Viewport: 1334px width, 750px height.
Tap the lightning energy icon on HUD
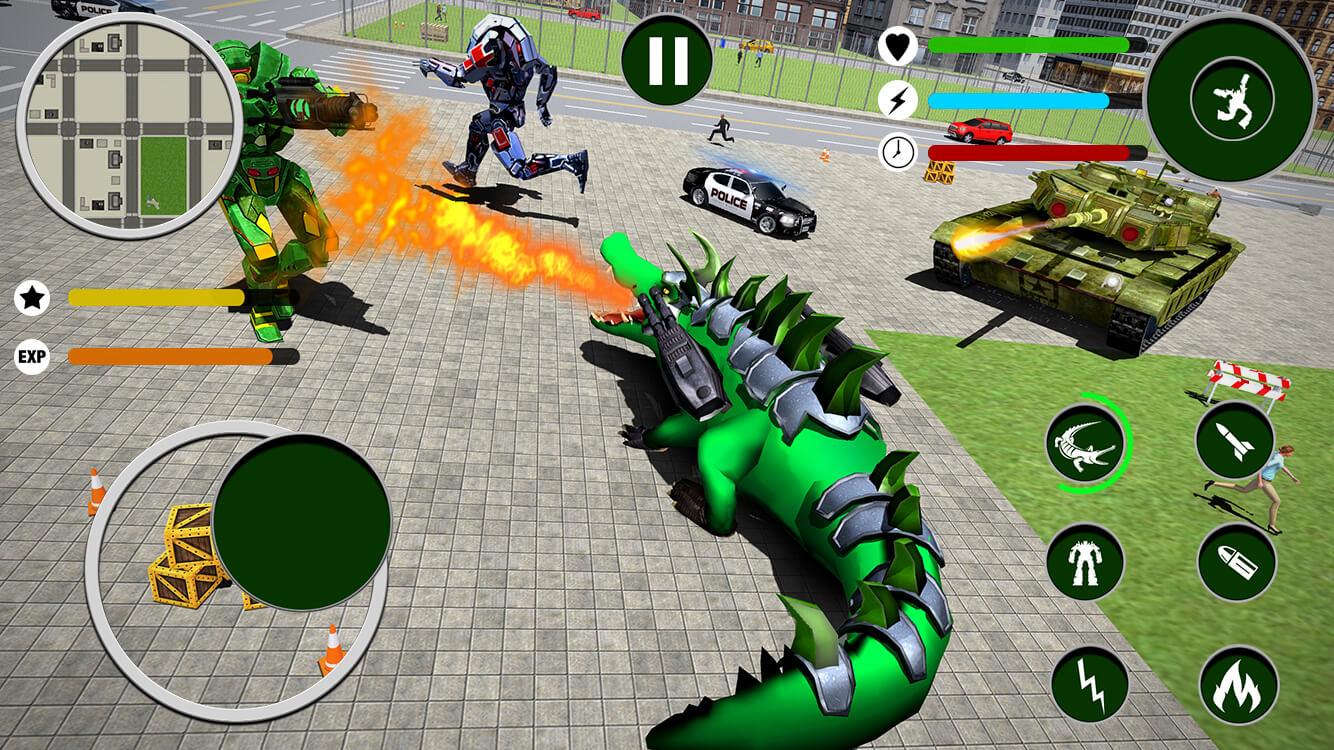point(898,99)
